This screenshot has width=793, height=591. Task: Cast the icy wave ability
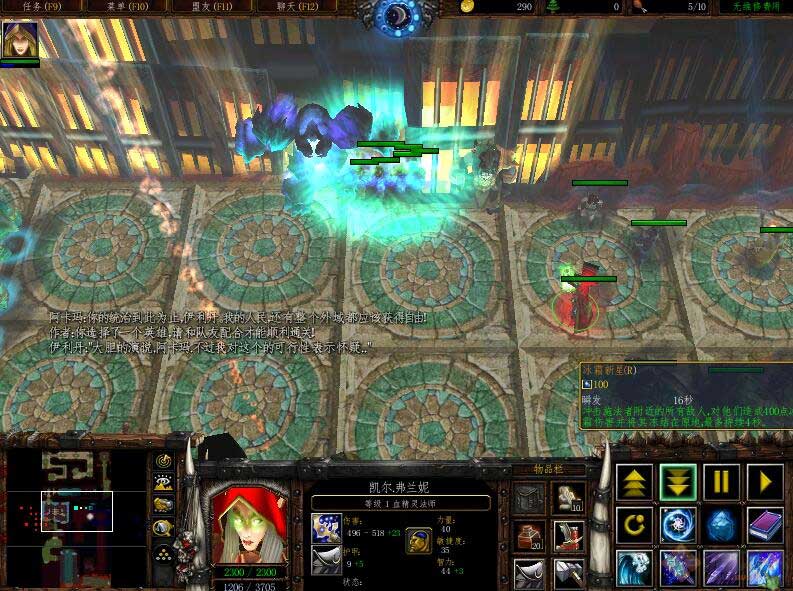click(x=634, y=568)
